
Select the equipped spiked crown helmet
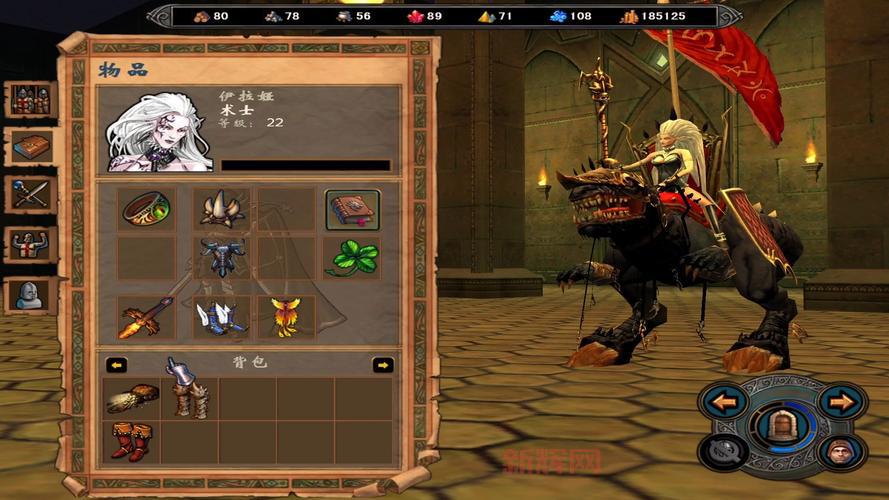221,209
